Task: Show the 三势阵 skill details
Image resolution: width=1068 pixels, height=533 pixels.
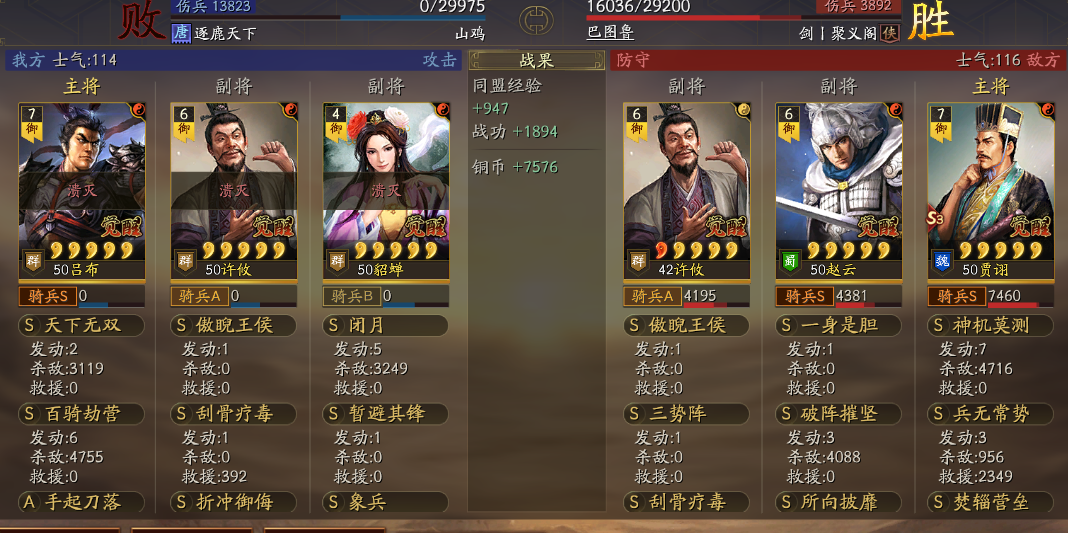Action: point(686,414)
